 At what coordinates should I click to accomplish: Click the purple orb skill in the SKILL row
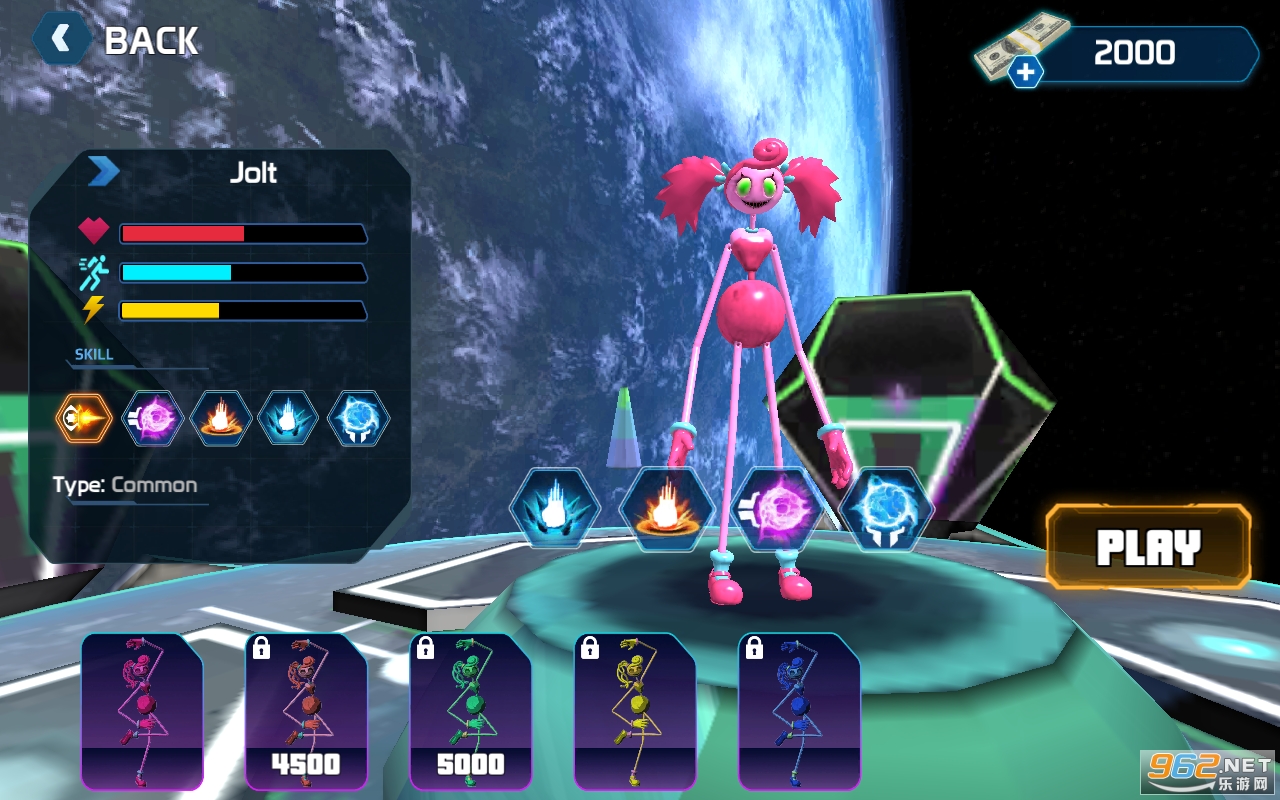[153, 418]
